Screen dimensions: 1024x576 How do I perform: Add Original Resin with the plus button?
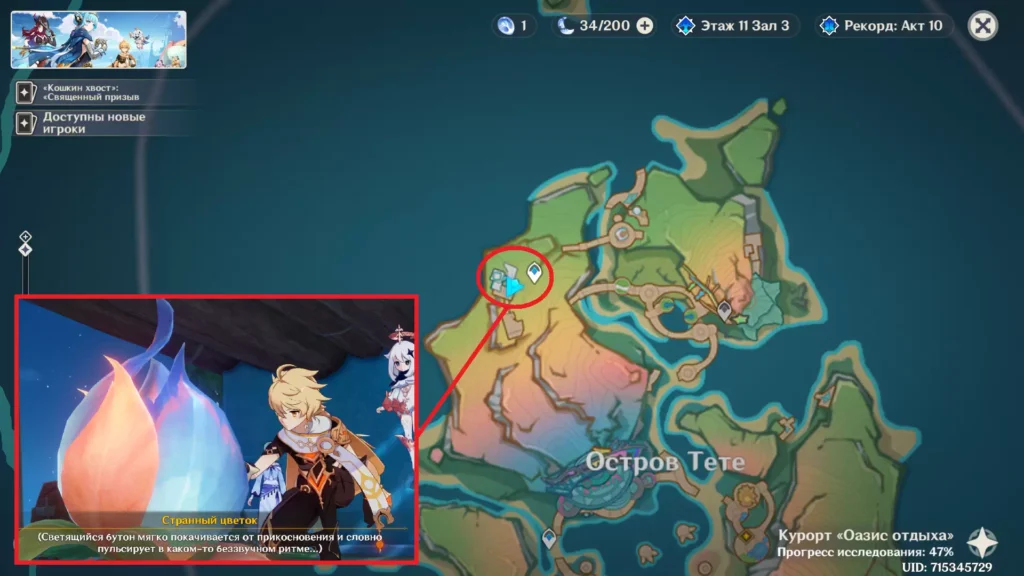click(645, 26)
